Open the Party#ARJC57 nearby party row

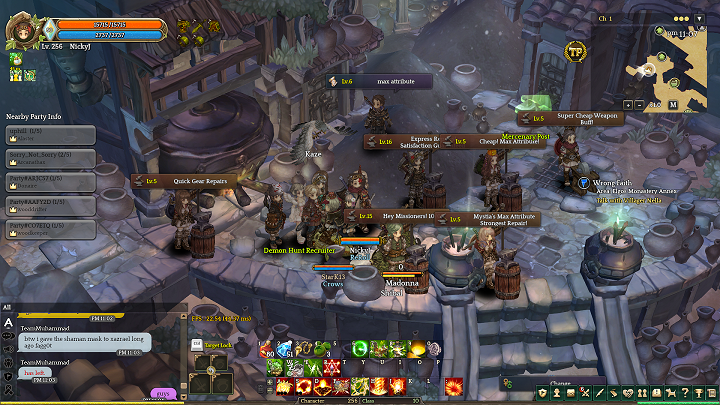click(x=50, y=182)
